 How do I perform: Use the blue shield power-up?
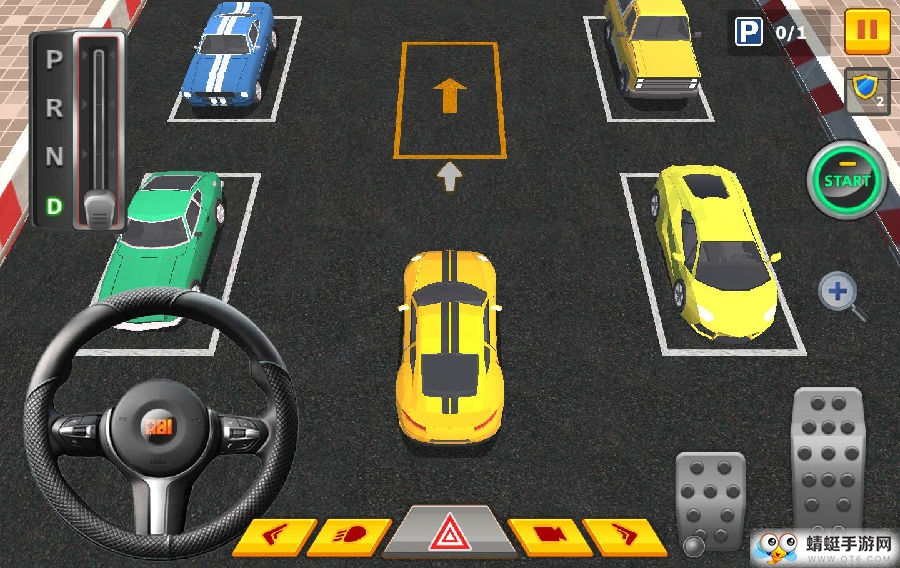click(x=865, y=91)
